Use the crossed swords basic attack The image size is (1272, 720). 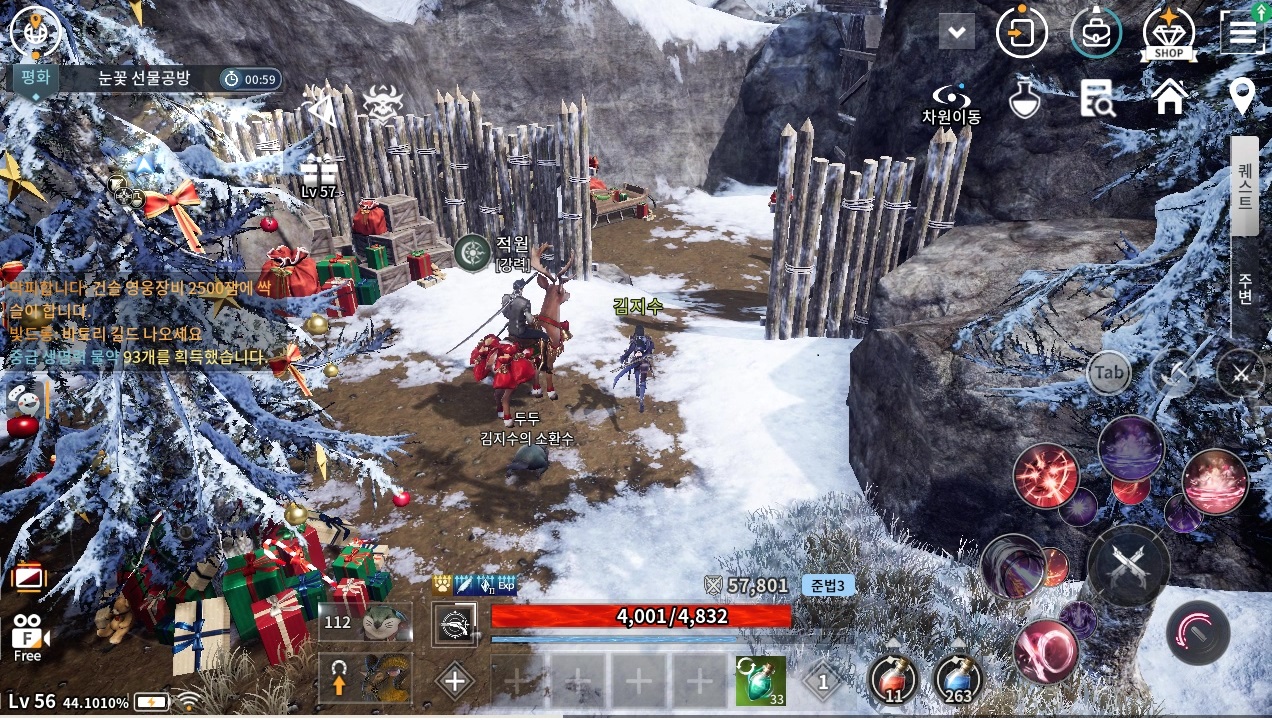(x=1128, y=565)
